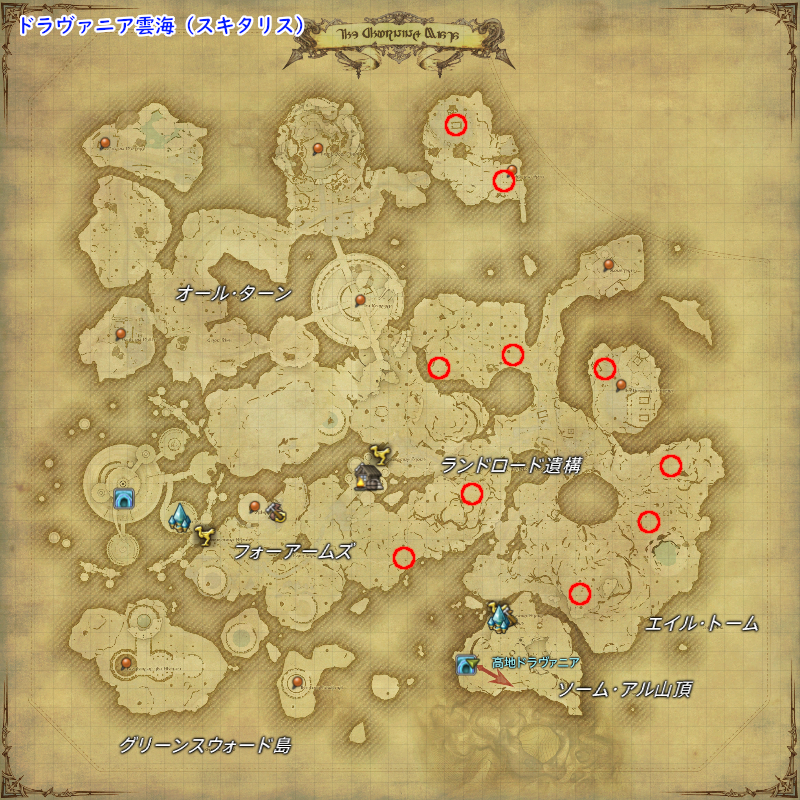Select the aetheryte crystal above 高地ドラヴァニア

click(x=498, y=616)
